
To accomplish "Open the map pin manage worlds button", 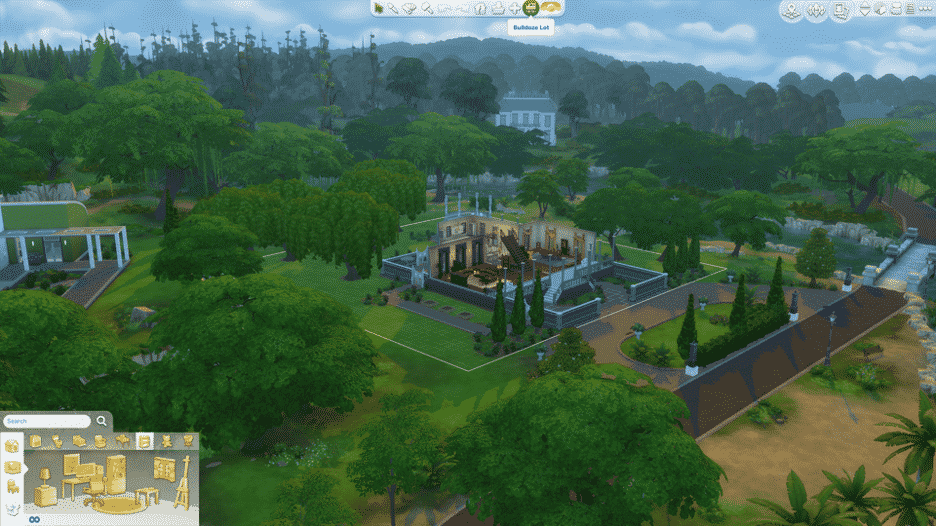I will [791, 11].
